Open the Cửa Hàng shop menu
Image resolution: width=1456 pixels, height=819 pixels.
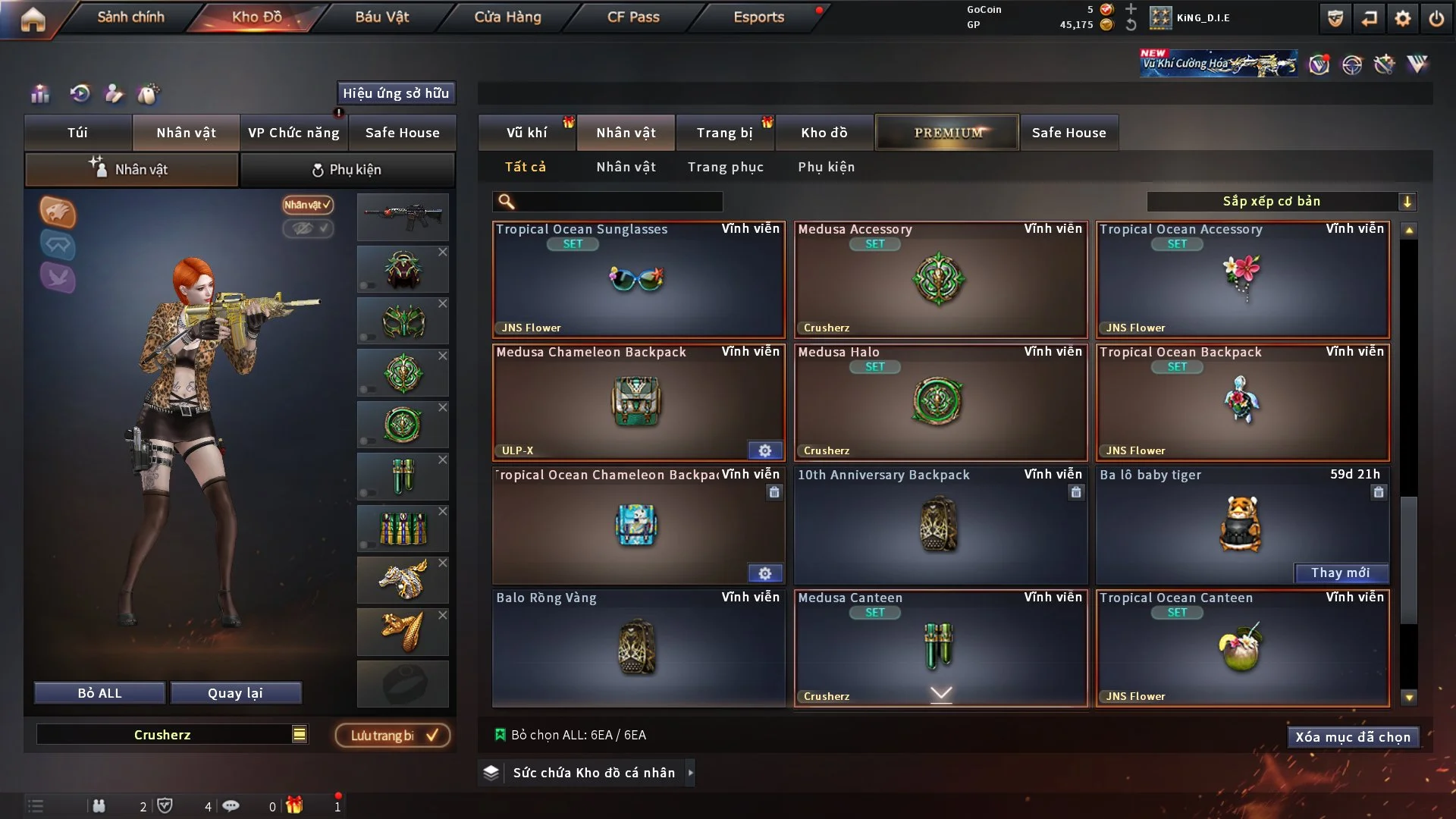(507, 17)
